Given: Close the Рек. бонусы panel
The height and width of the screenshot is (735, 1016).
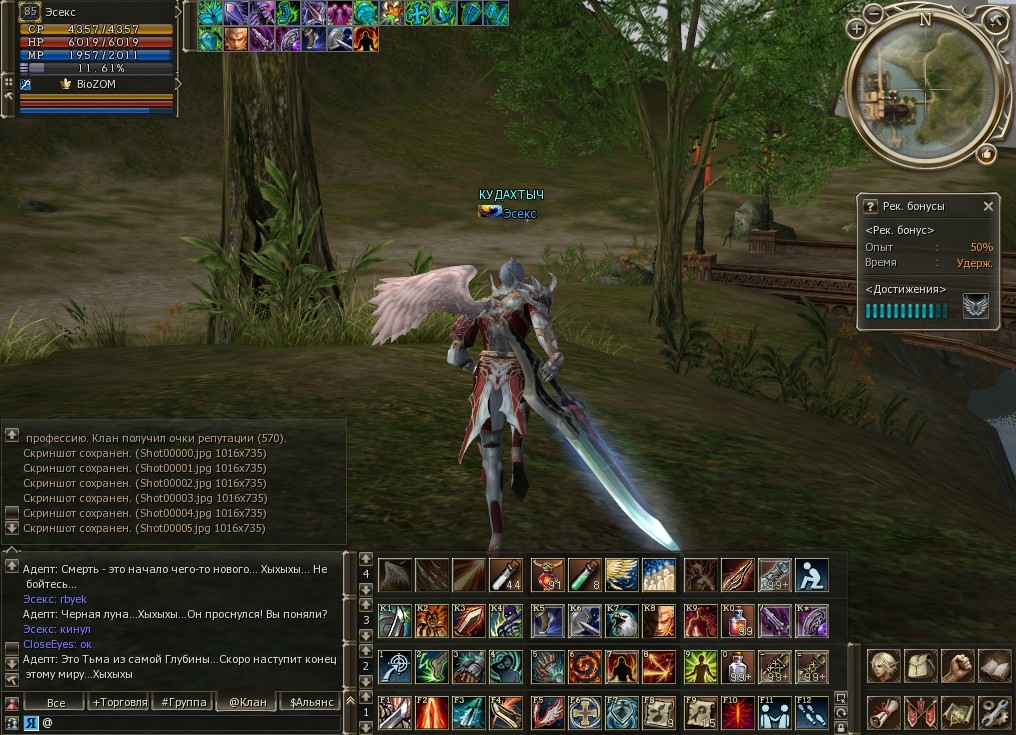Looking at the screenshot, I should [x=988, y=206].
